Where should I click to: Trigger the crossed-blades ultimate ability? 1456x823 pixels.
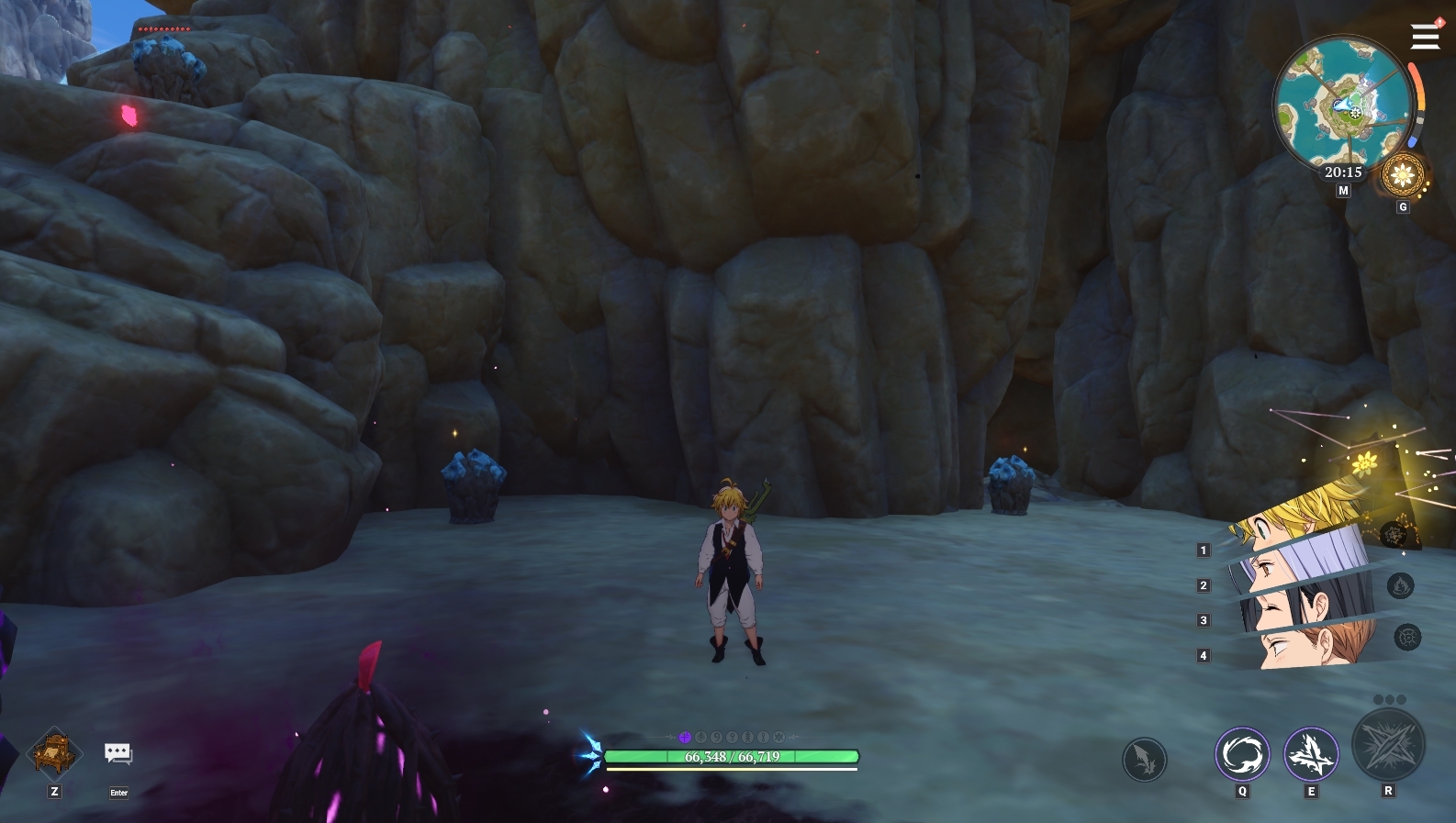coord(1388,744)
